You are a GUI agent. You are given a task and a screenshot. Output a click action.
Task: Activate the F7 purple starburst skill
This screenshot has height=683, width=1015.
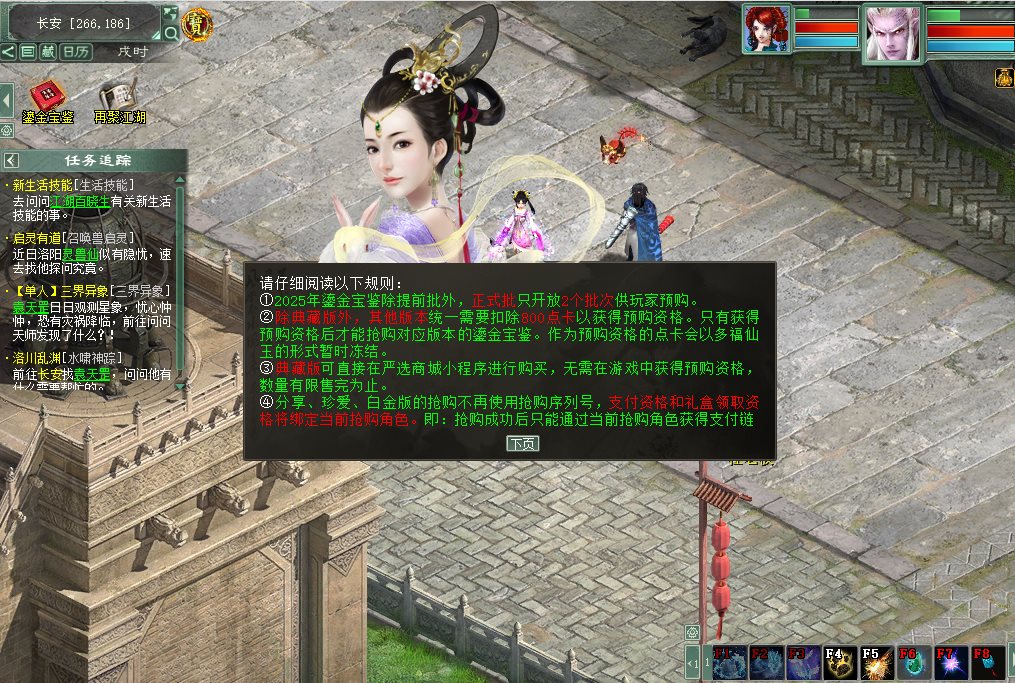(x=950, y=664)
